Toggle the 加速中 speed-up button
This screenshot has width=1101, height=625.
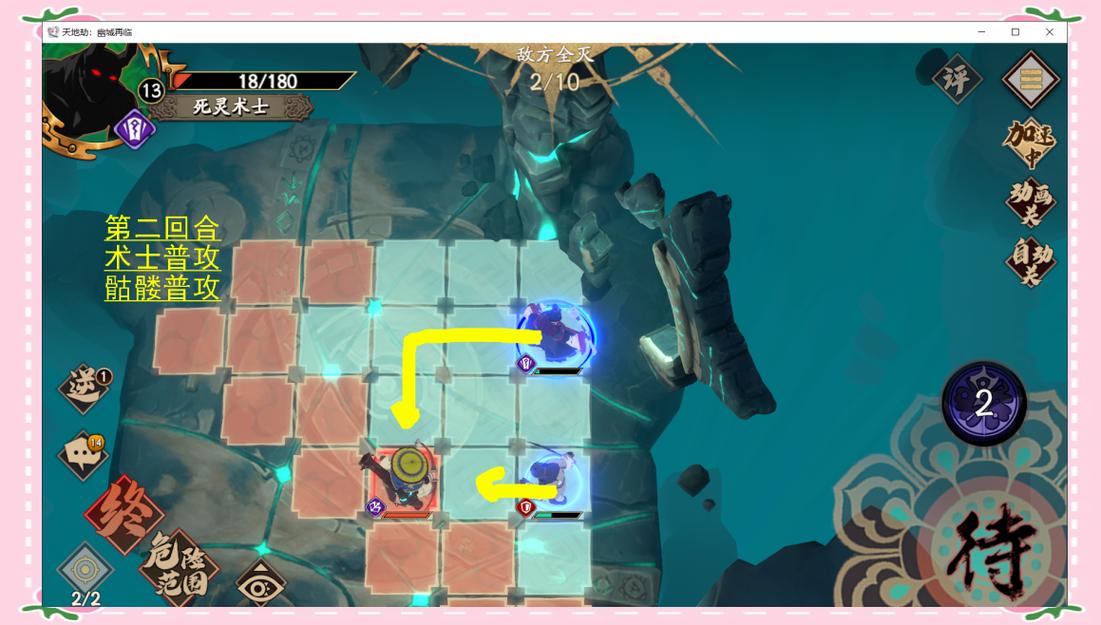1030,144
